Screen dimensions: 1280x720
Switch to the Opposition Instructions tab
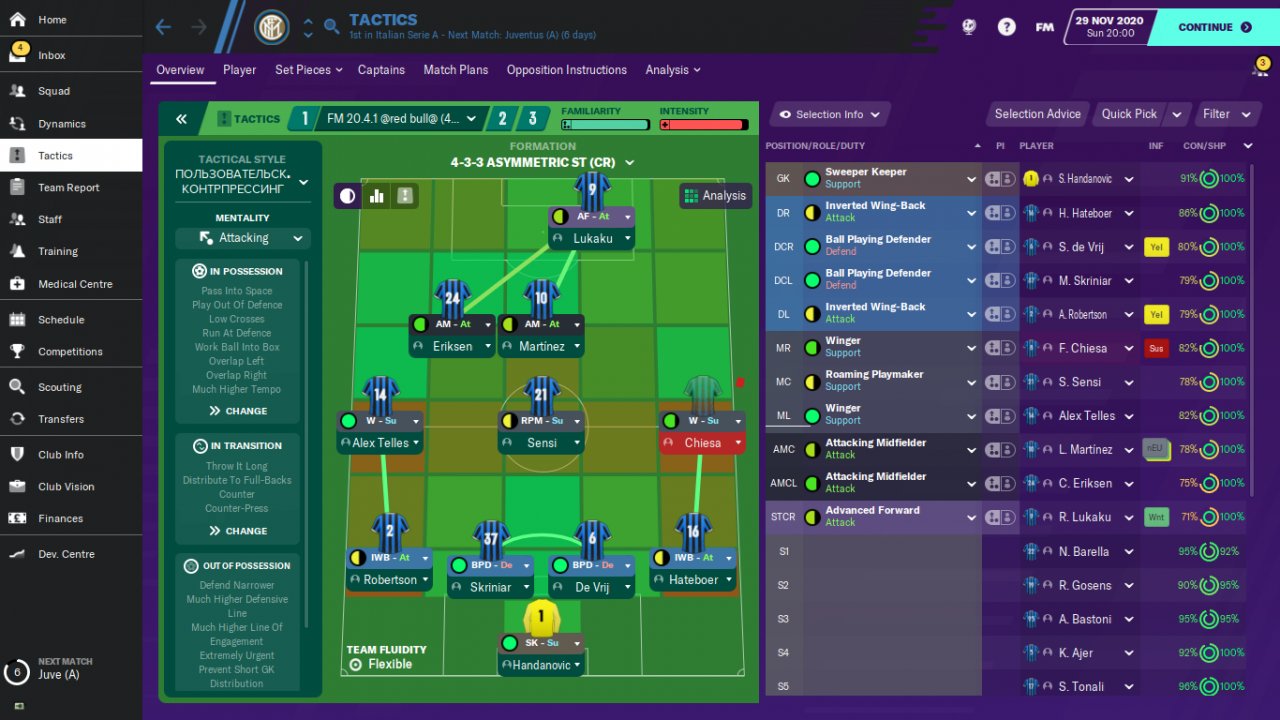coord(566,70)
